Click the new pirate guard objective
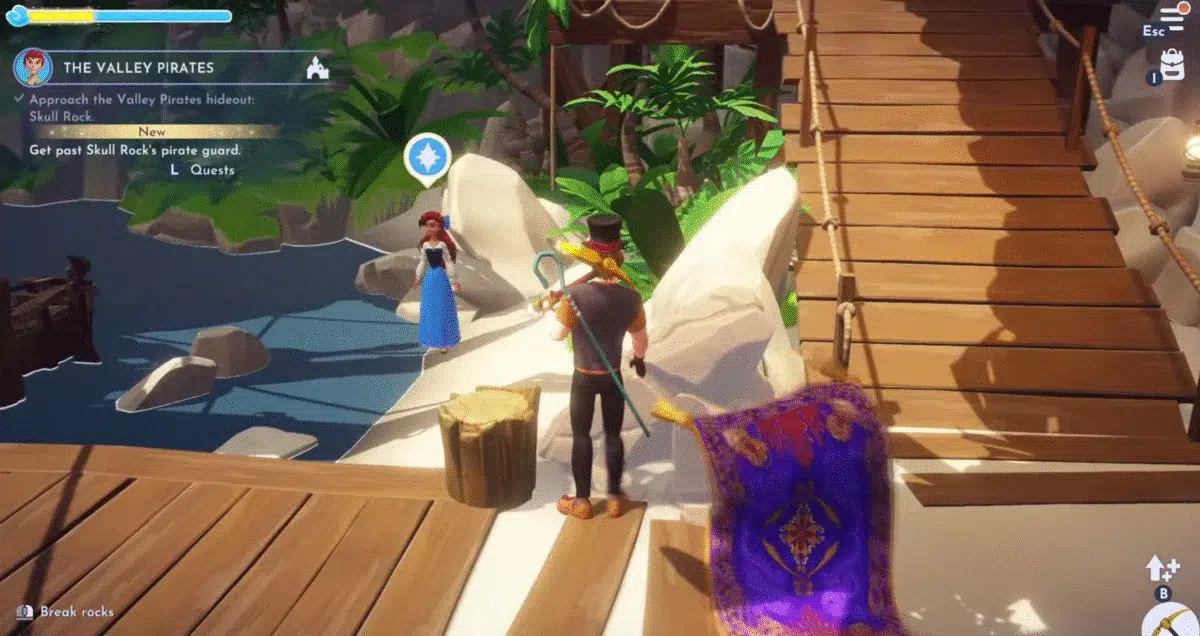The width and height of the screenshot is (1200, 636). point(135,150)
